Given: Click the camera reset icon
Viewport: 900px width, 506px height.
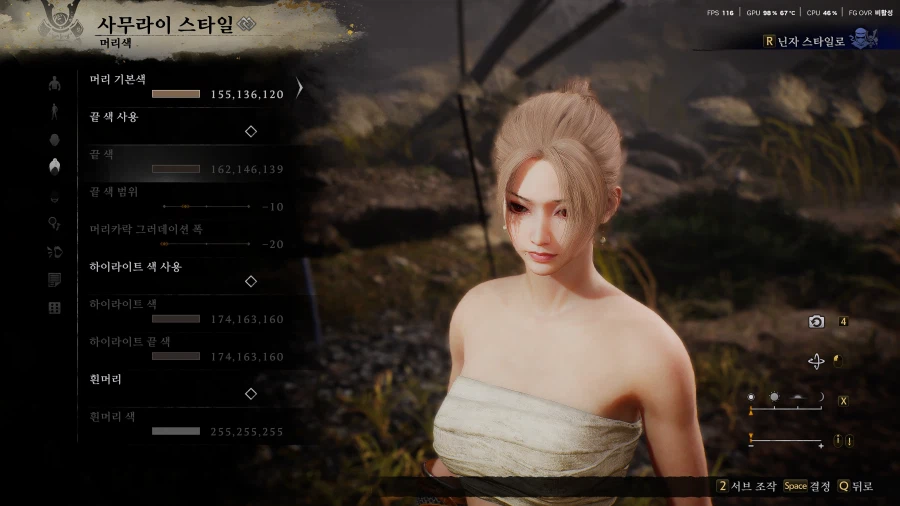Looking at the screenshot, I should click(x=817, y=321).
